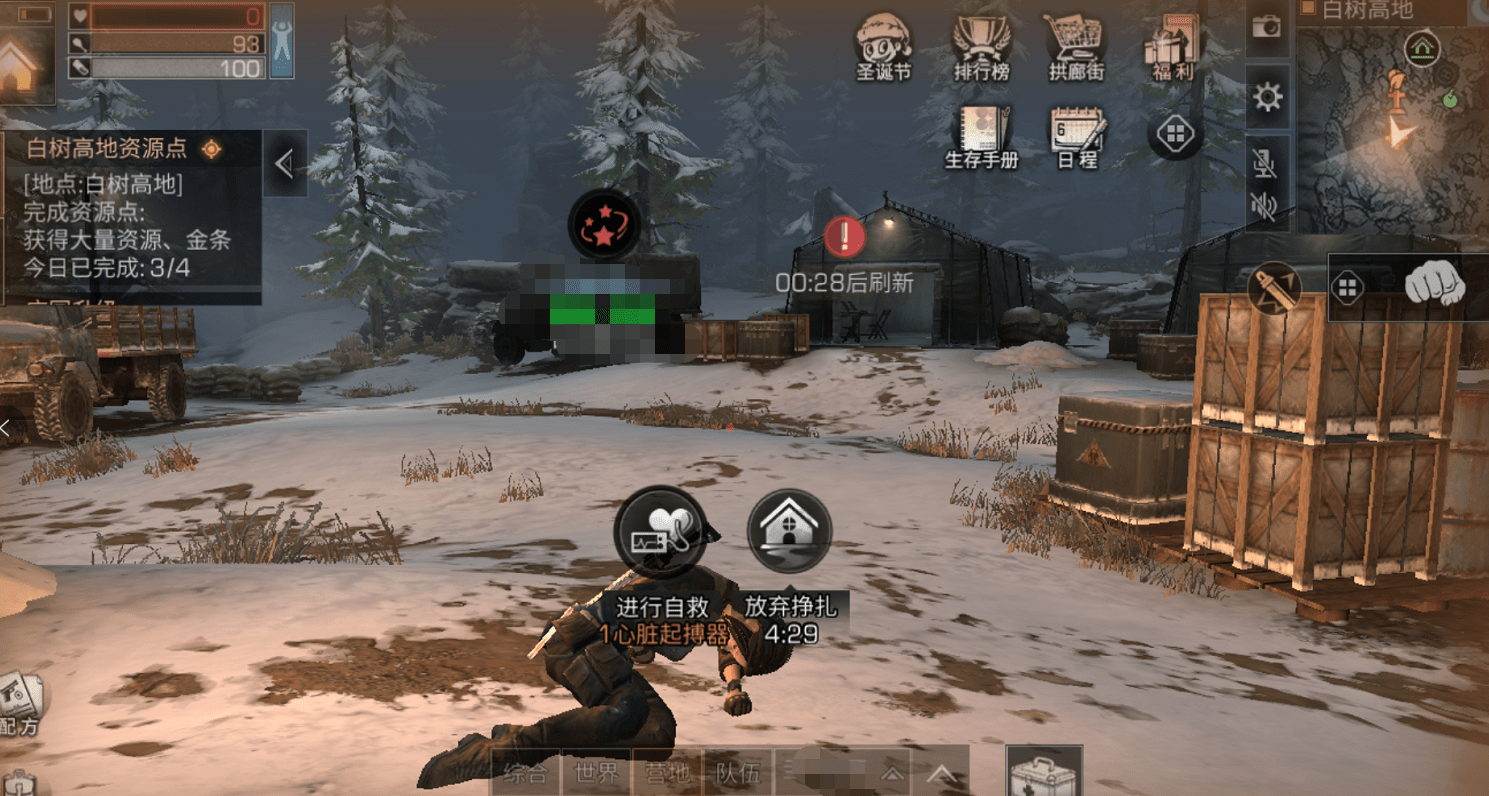Toggle the muted speaker icon
Screen dimensions: 1489x796
click(x=1265, y=207)
